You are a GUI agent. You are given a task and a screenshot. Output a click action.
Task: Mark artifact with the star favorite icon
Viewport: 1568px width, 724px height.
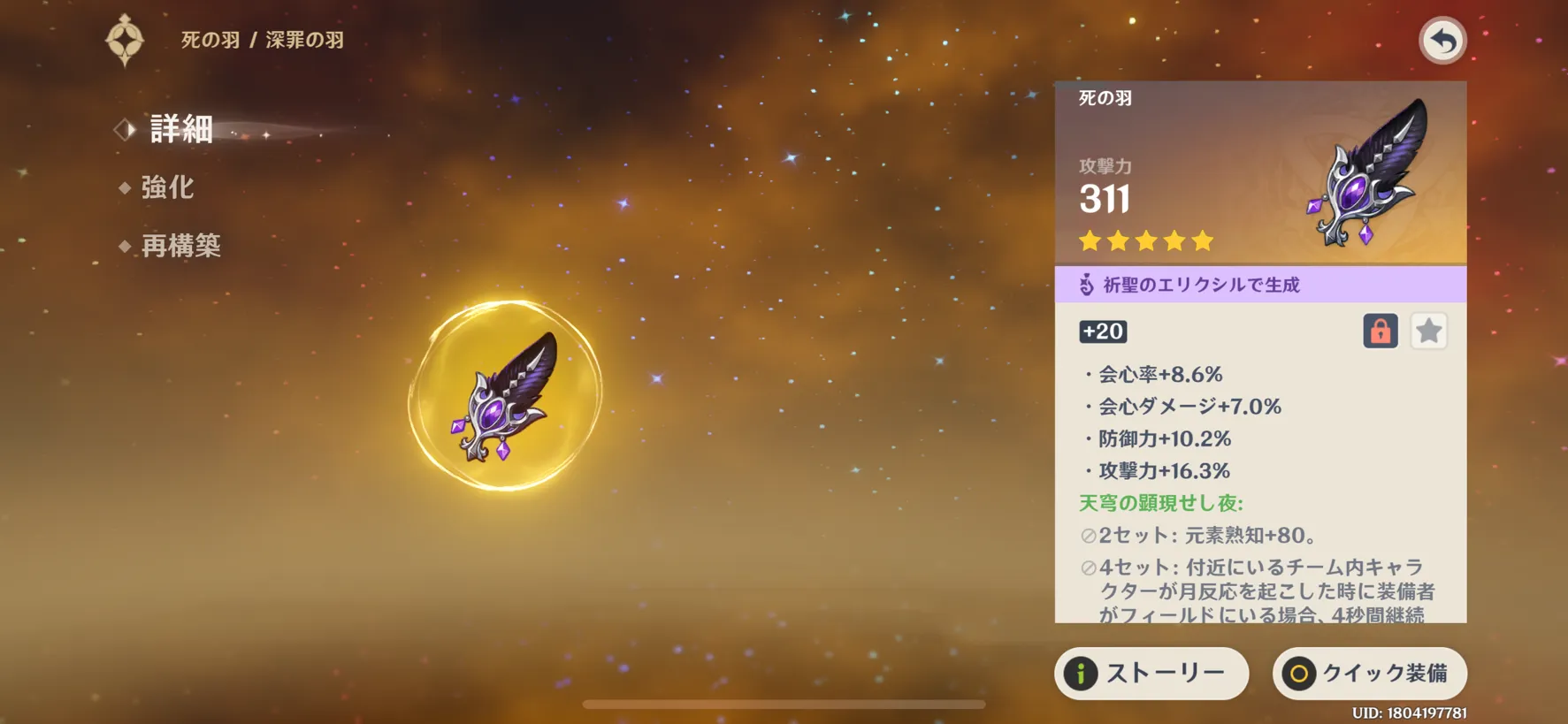1428,332
